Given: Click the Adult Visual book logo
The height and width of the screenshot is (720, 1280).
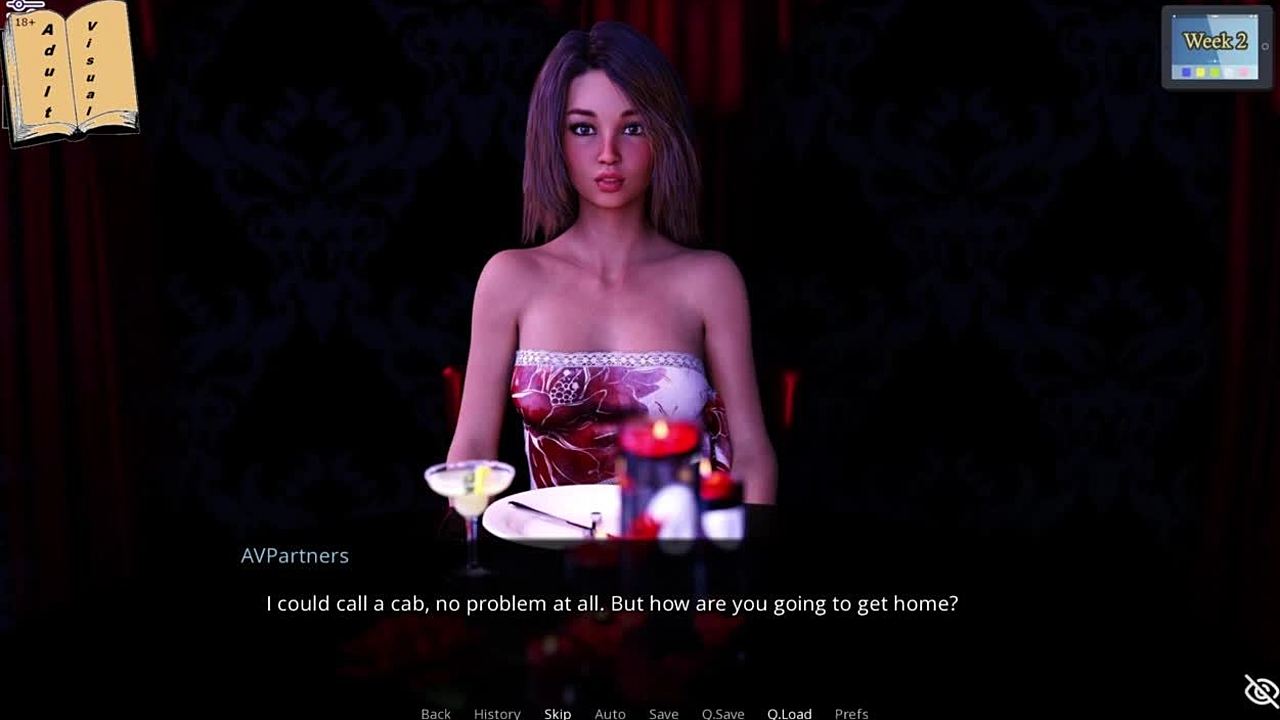Looking at the screenshot, I should pos(70,70).
